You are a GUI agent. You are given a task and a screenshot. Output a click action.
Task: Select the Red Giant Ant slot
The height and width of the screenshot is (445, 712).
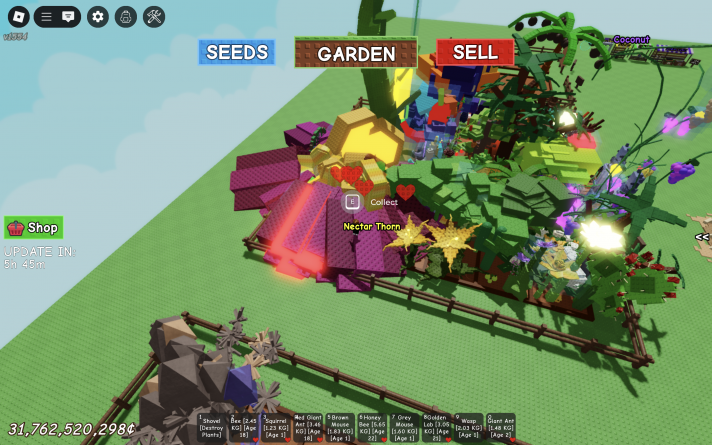(x=308, y=427)
